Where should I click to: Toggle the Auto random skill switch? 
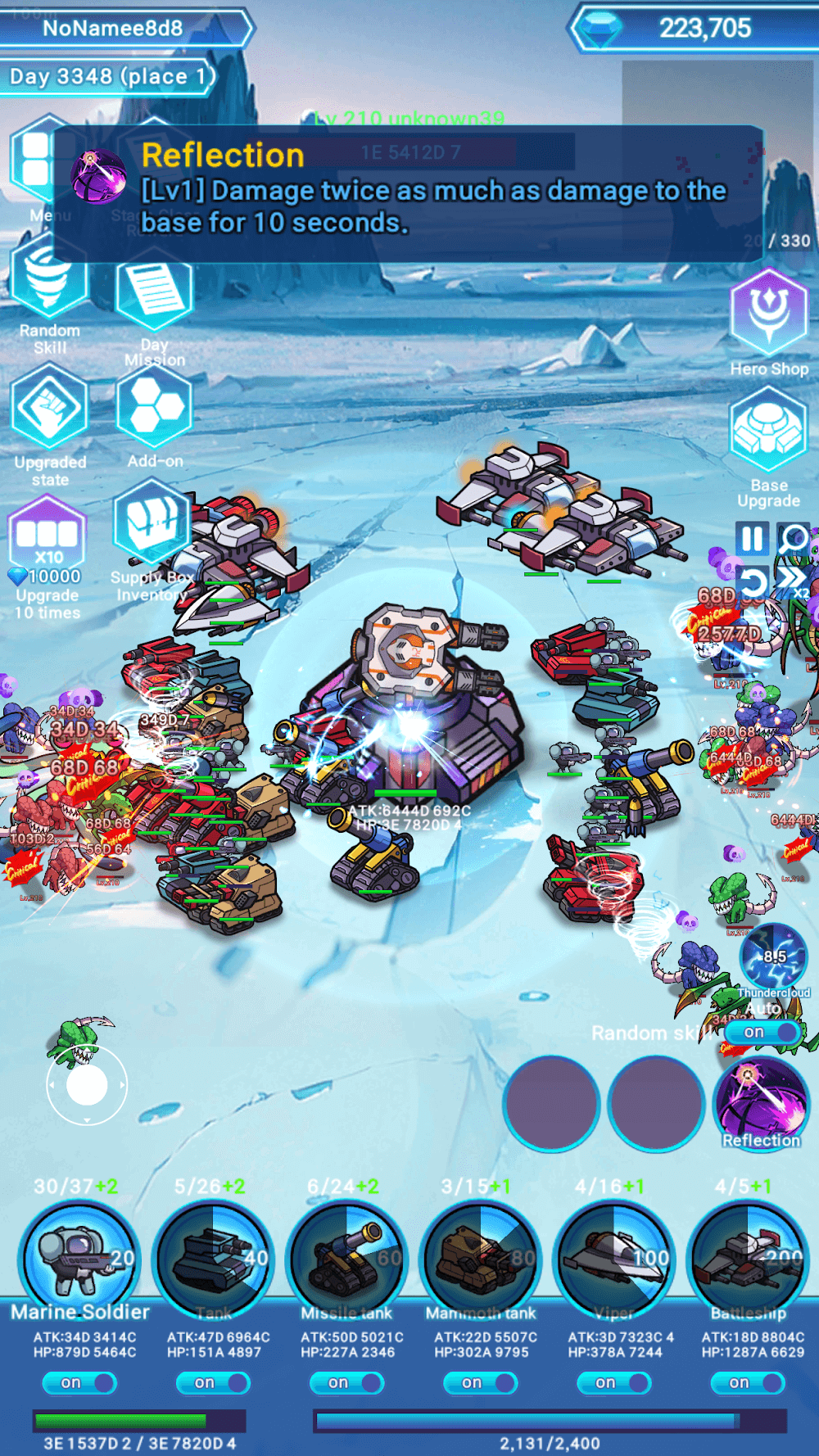762,1032
